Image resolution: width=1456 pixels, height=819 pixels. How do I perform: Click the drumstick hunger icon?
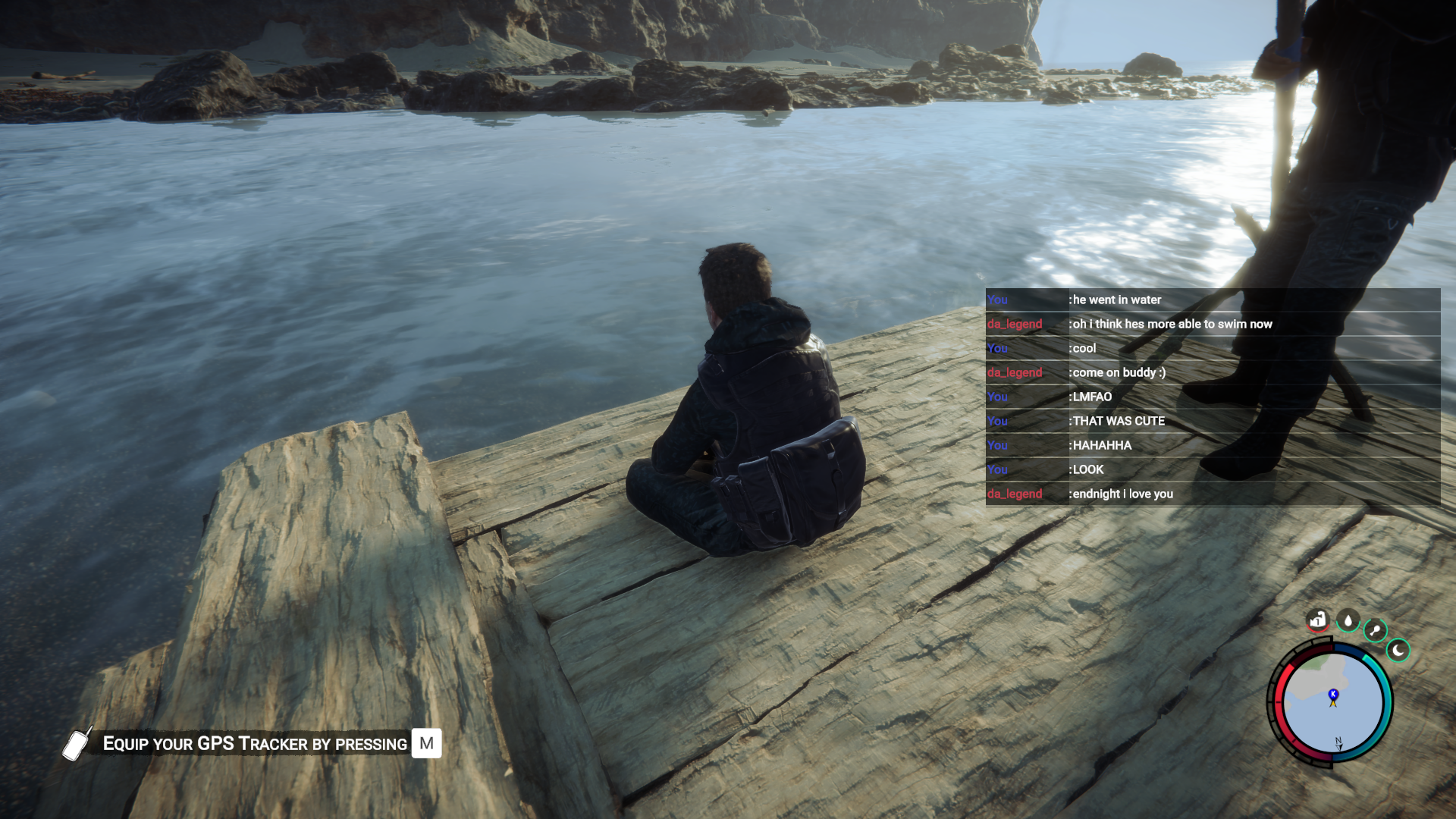click(x=1375, y=630)
